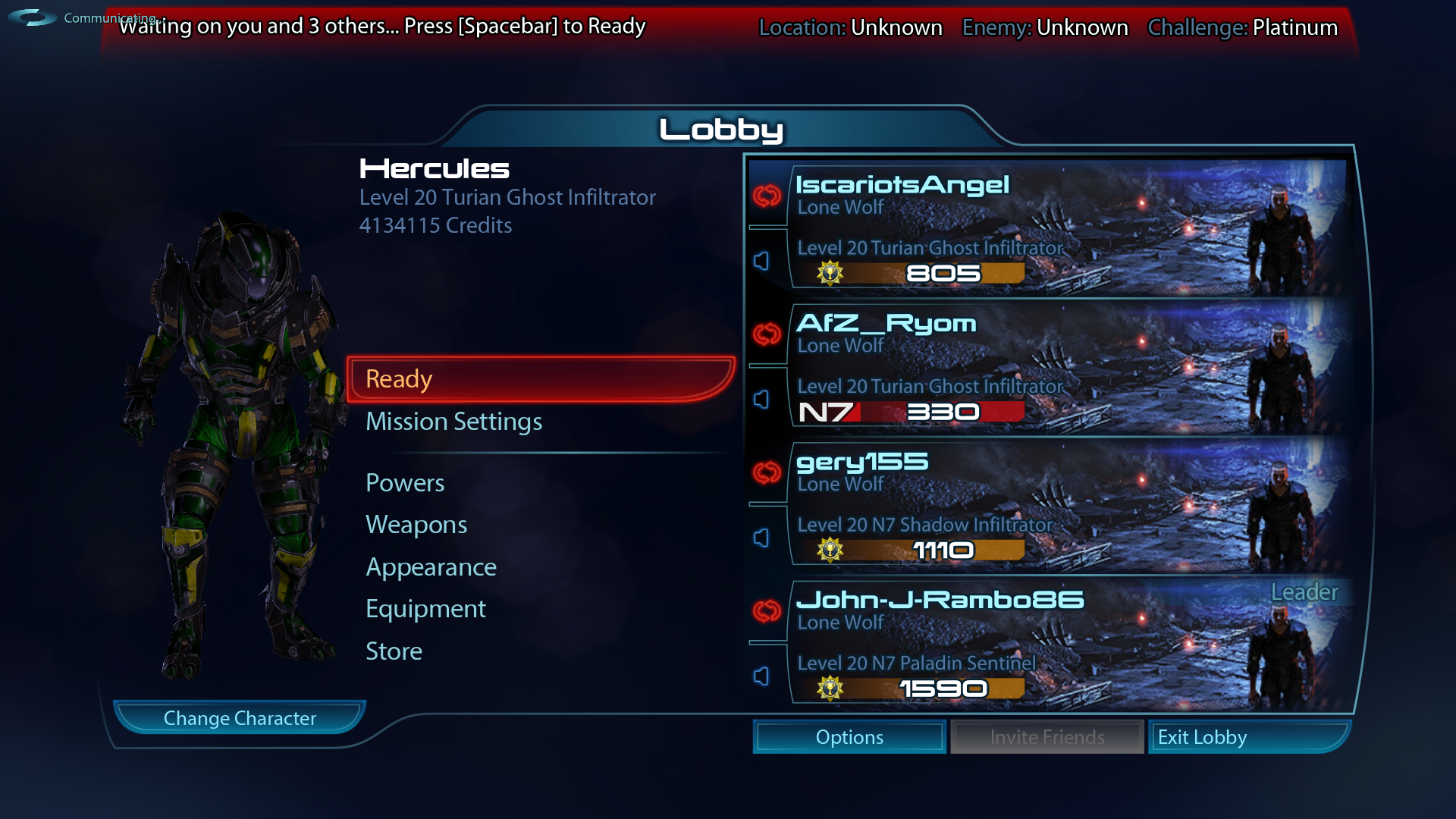
Task: Toggle the speaker icon for John-J-Rambo86
Action: pyautogui.click(x=761, y=676)
